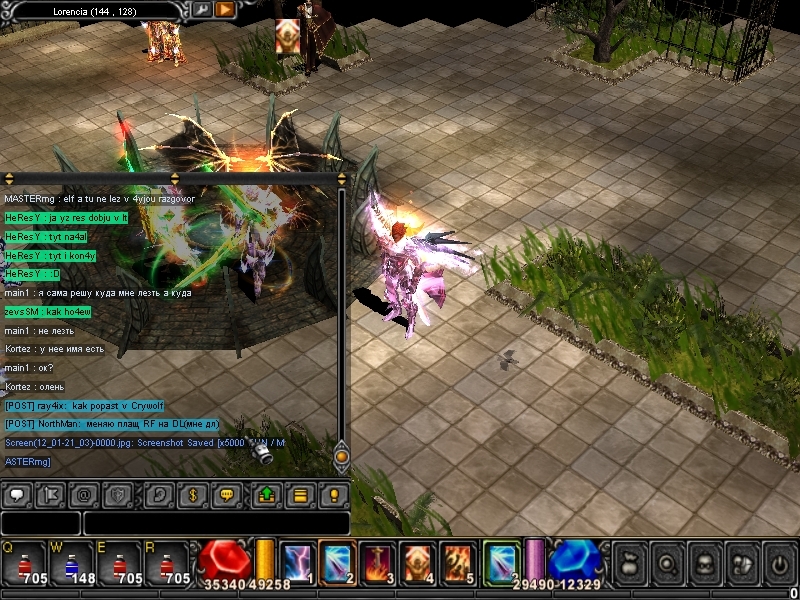Activate the flaming sword skill in slot 3

[x=376, y=561]
